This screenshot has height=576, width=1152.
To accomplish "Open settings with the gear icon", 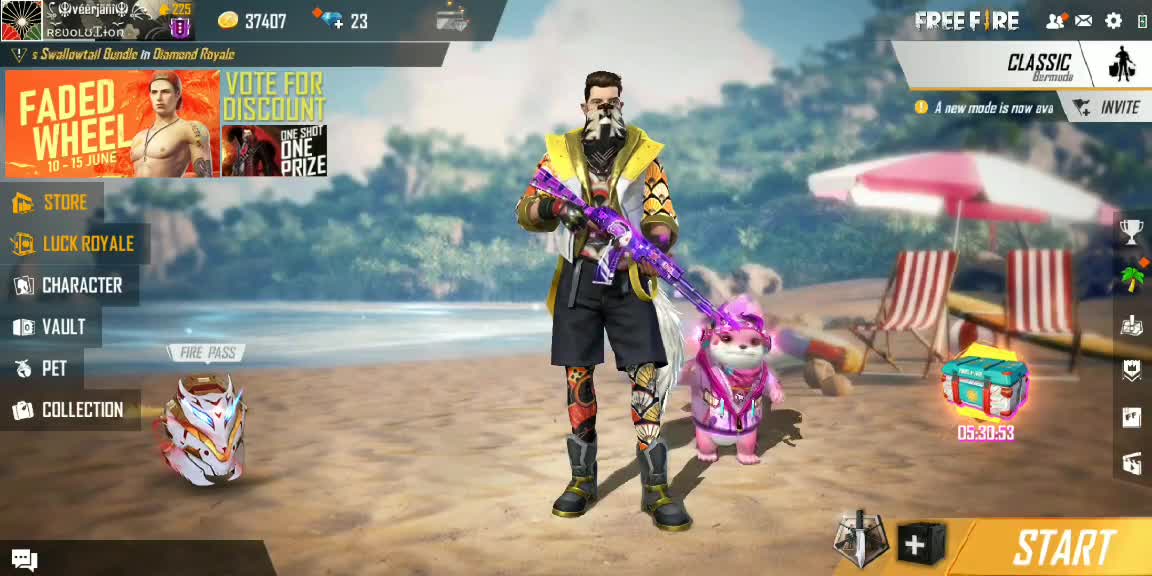I will coord(1113,20).
